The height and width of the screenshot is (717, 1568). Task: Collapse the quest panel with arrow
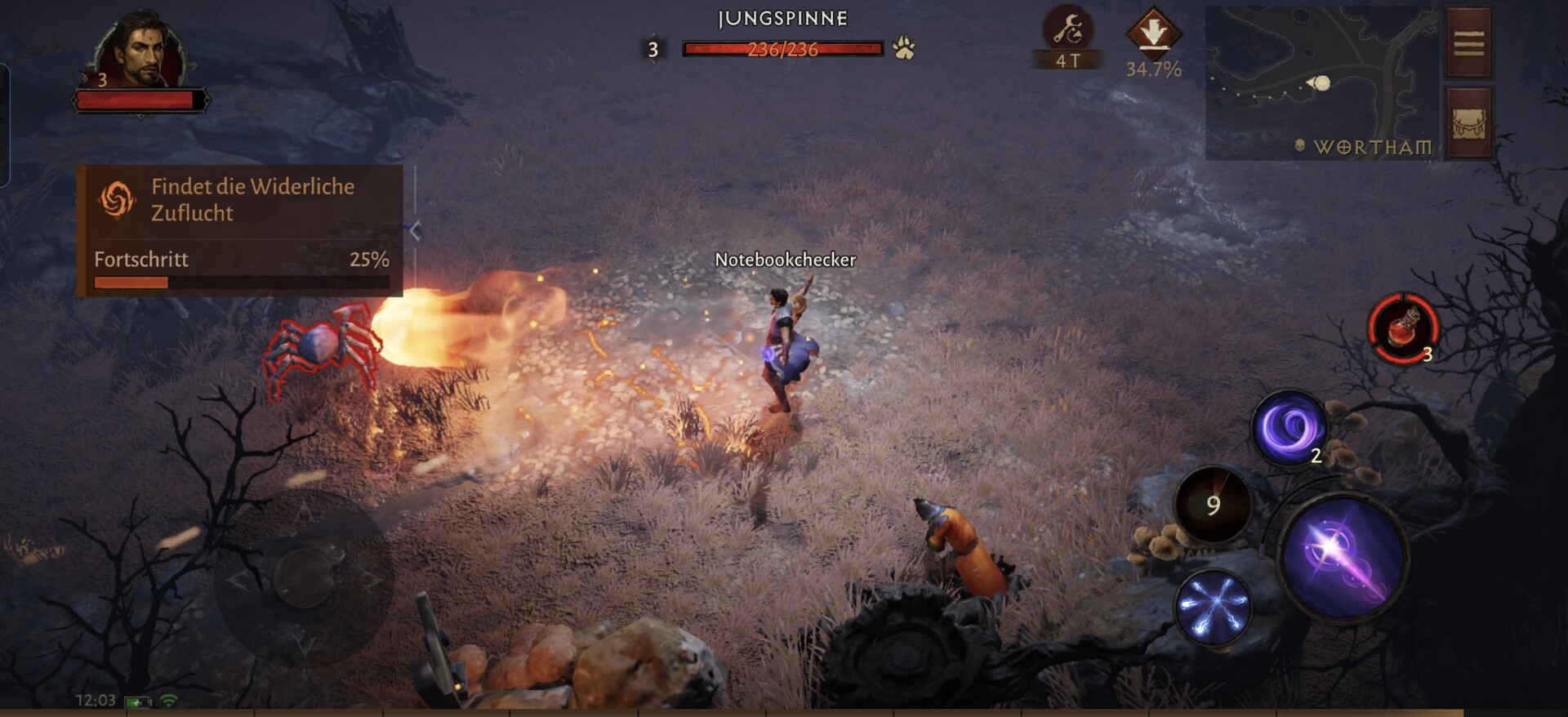pyautogui.click(x=416, y=231)
